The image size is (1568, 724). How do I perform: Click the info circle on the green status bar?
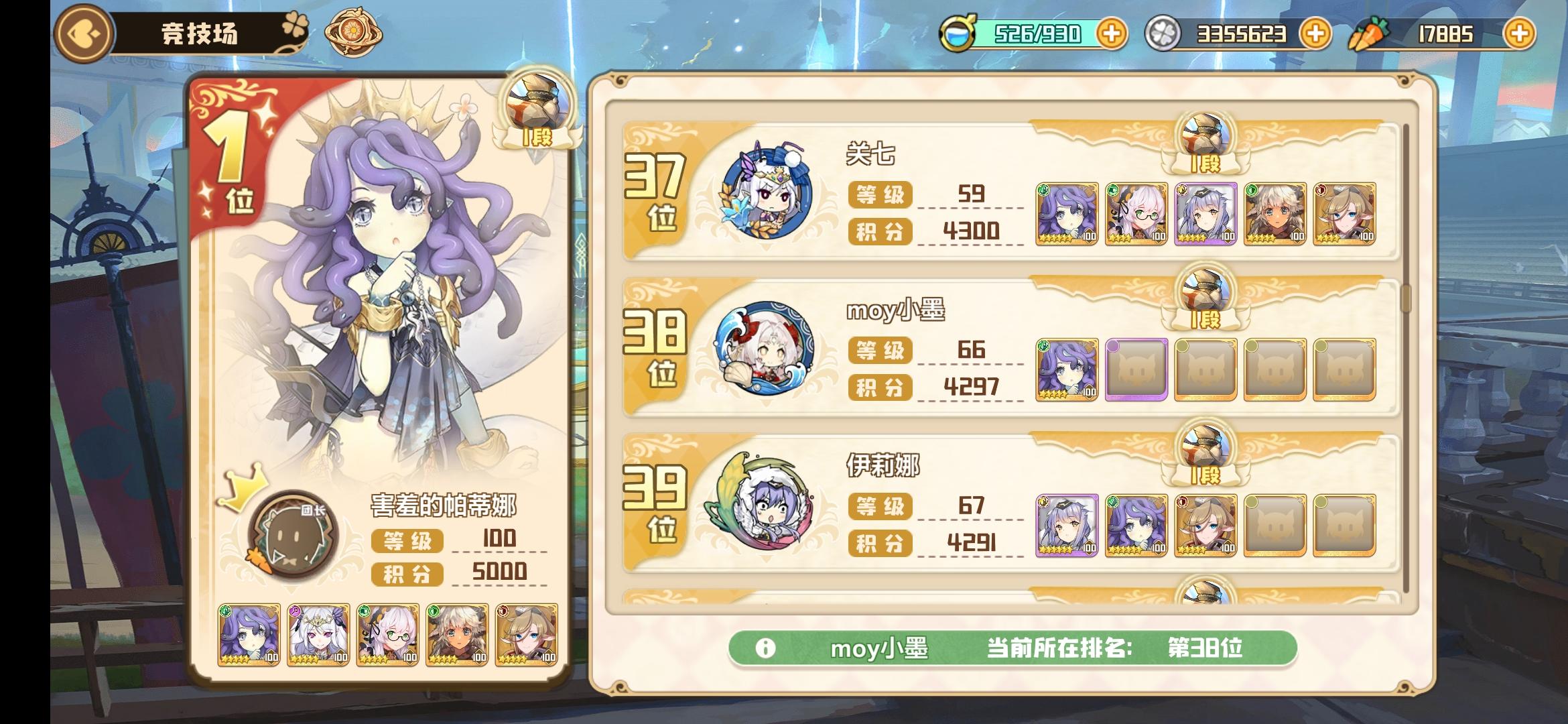click(x=767, y=648)
